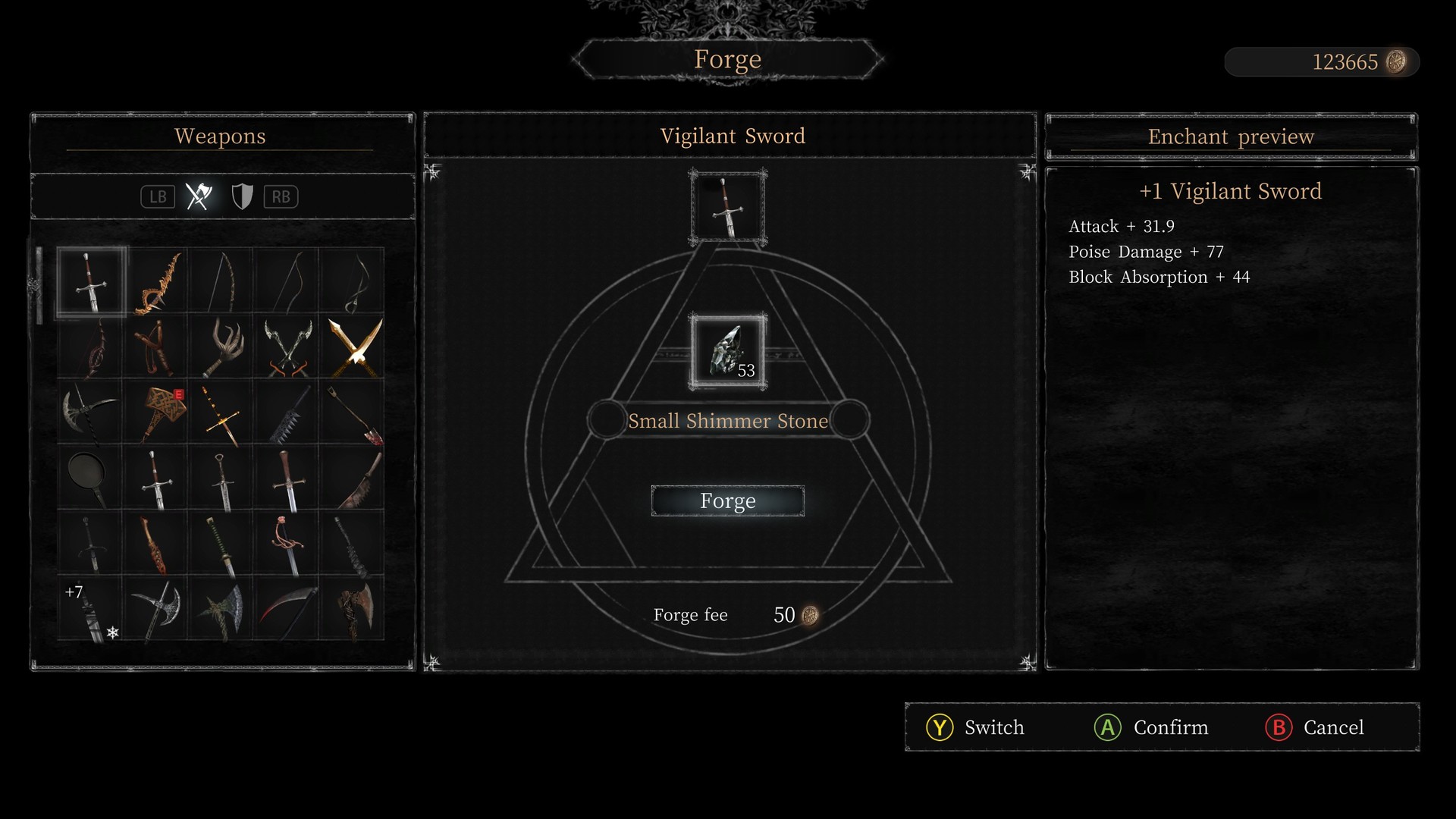Viewport: 1456px width, 819px height.
Task: Select the scythe weapon in the grid
Action: (x=288, y=607)
